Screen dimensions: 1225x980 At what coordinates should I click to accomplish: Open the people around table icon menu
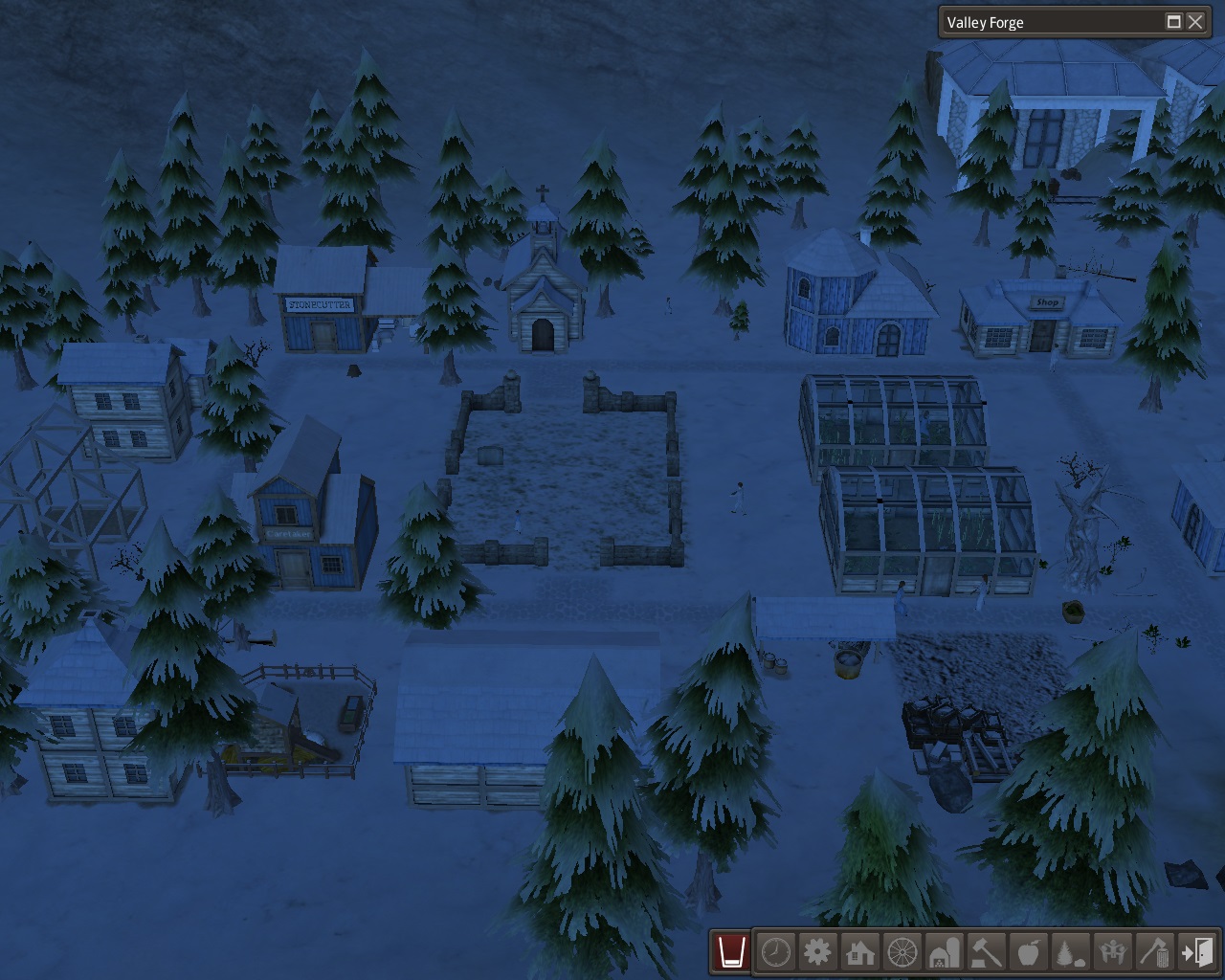(1113, 952)
